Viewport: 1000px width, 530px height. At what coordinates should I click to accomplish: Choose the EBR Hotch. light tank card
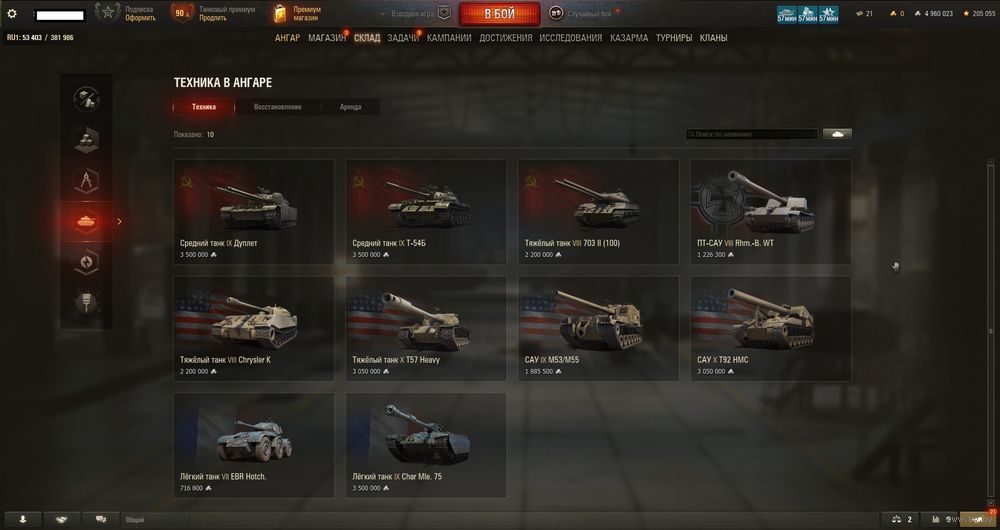[x=254, y=445]
